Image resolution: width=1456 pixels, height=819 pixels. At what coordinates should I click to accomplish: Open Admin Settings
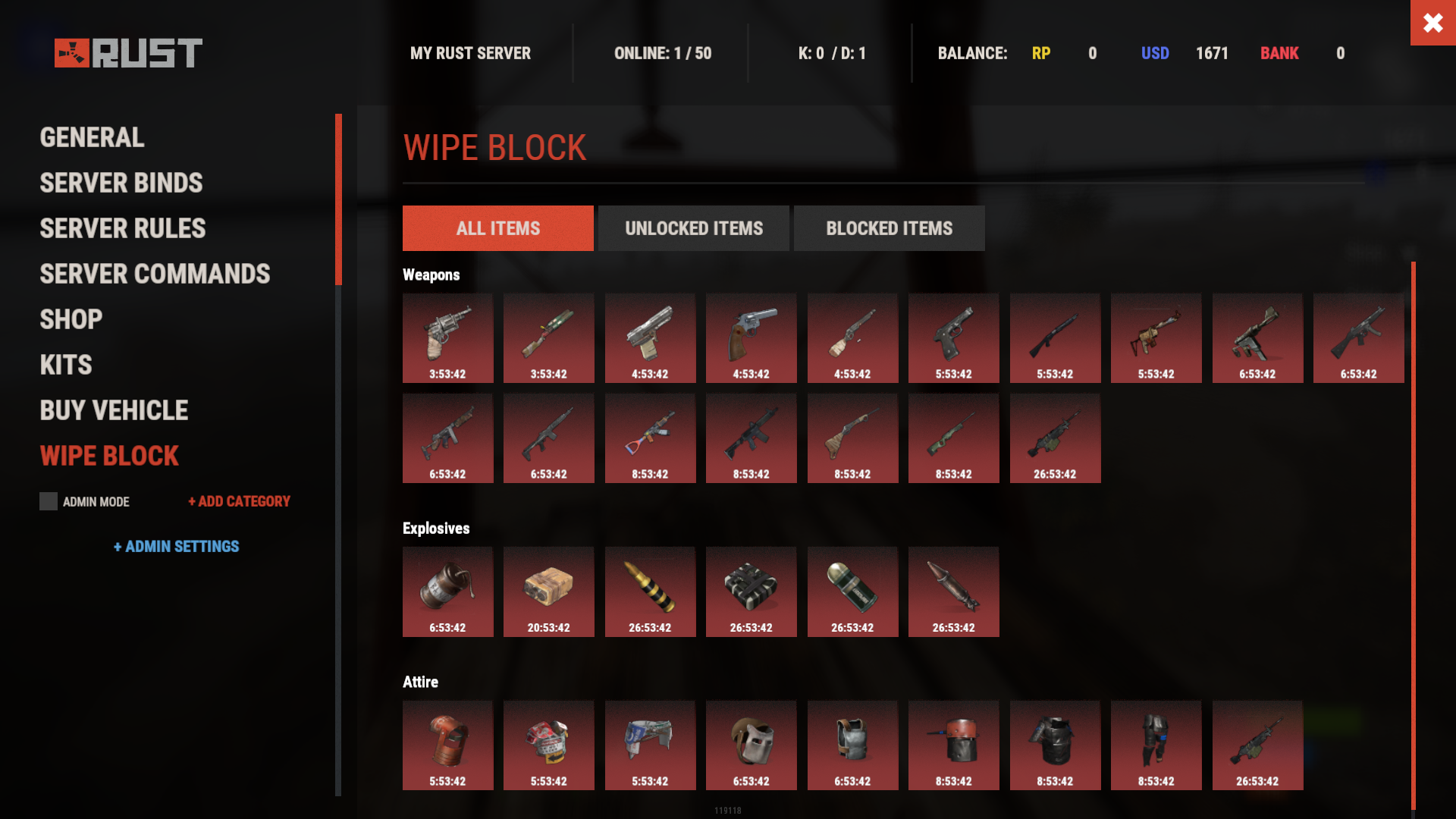[x=177, y=546]
